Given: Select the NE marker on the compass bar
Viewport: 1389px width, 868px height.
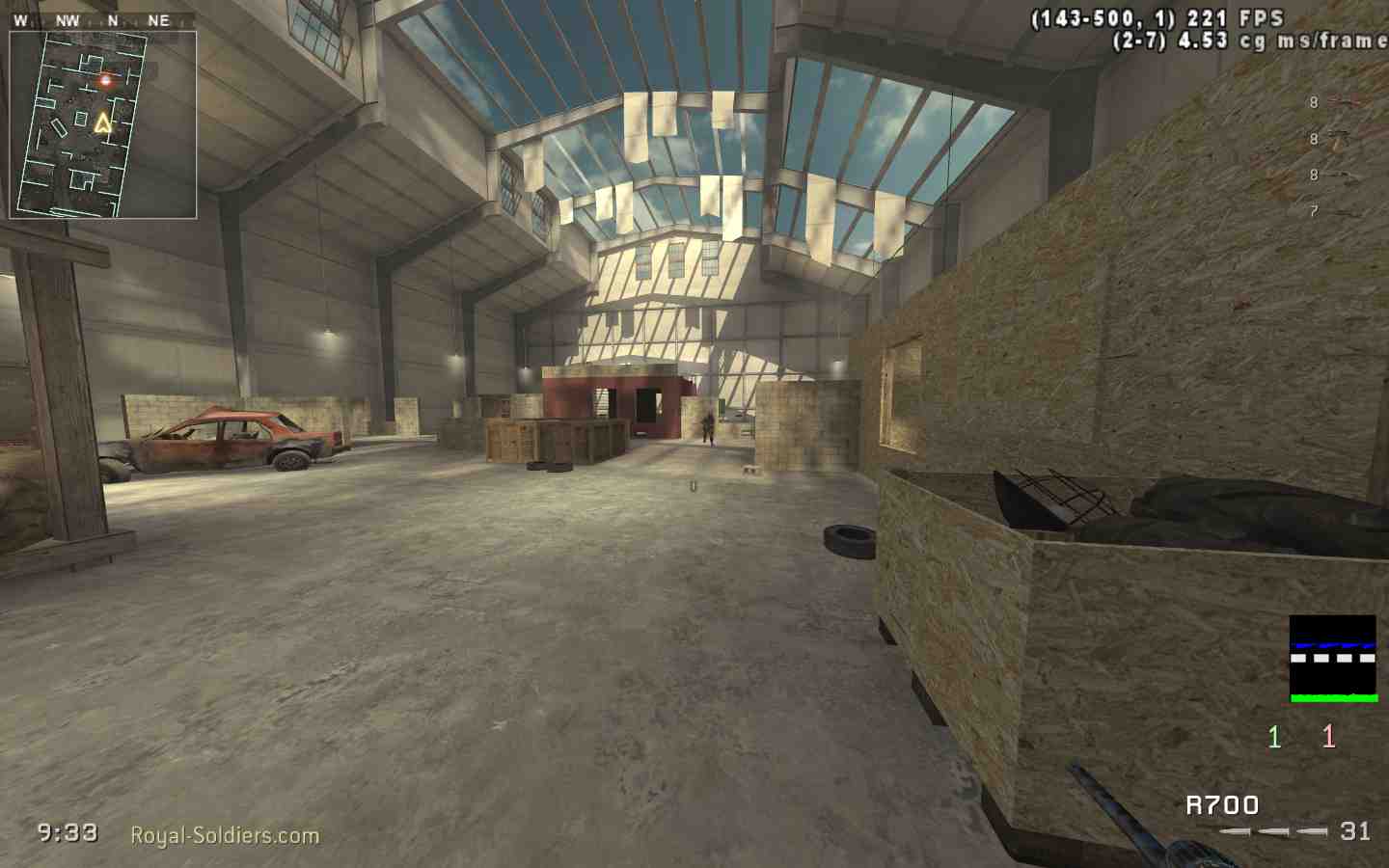Looking at the screenshot, I should [160, 17].
